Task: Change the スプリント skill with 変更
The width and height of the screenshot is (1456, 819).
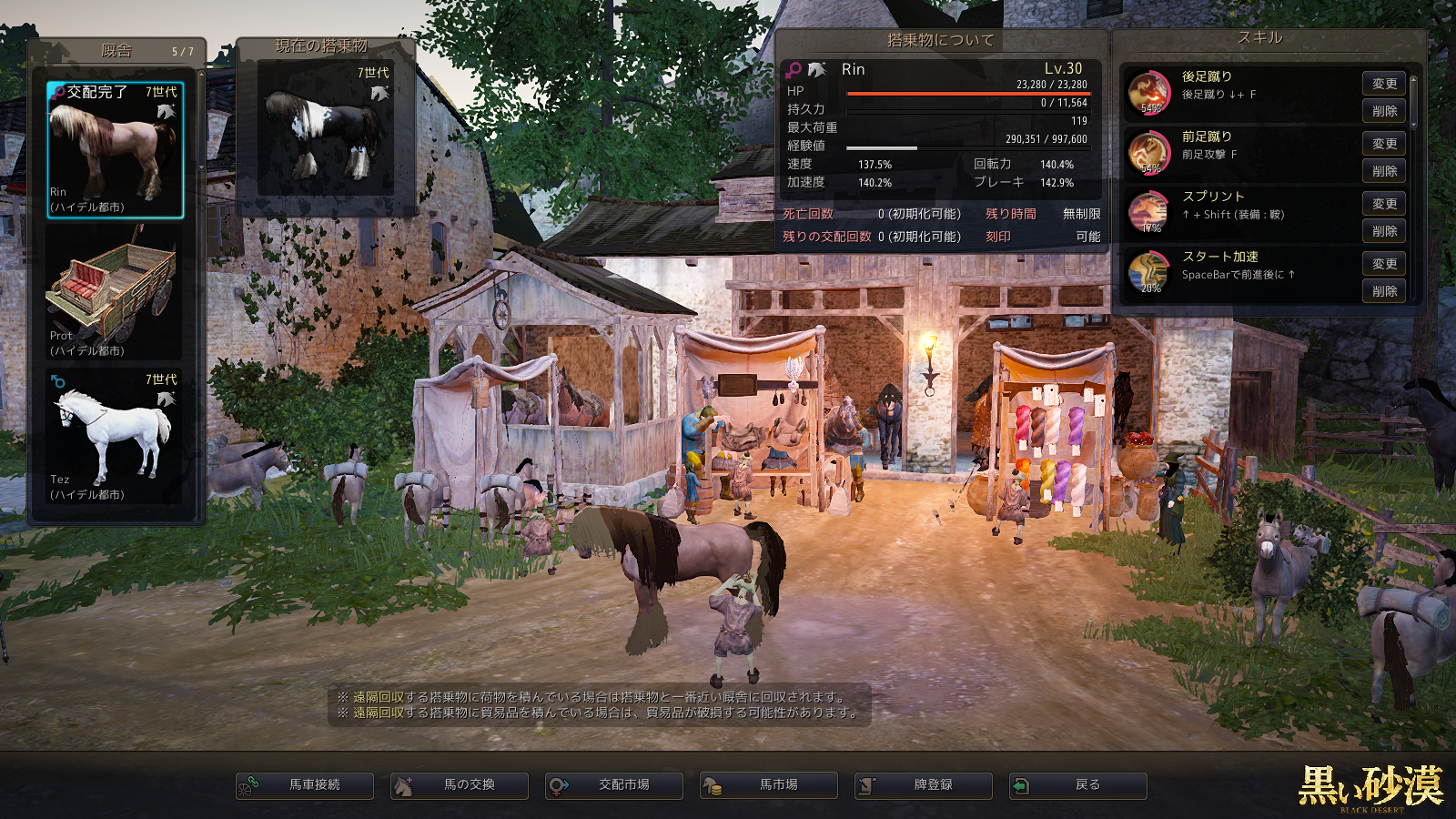Action: coord(1384,204)
